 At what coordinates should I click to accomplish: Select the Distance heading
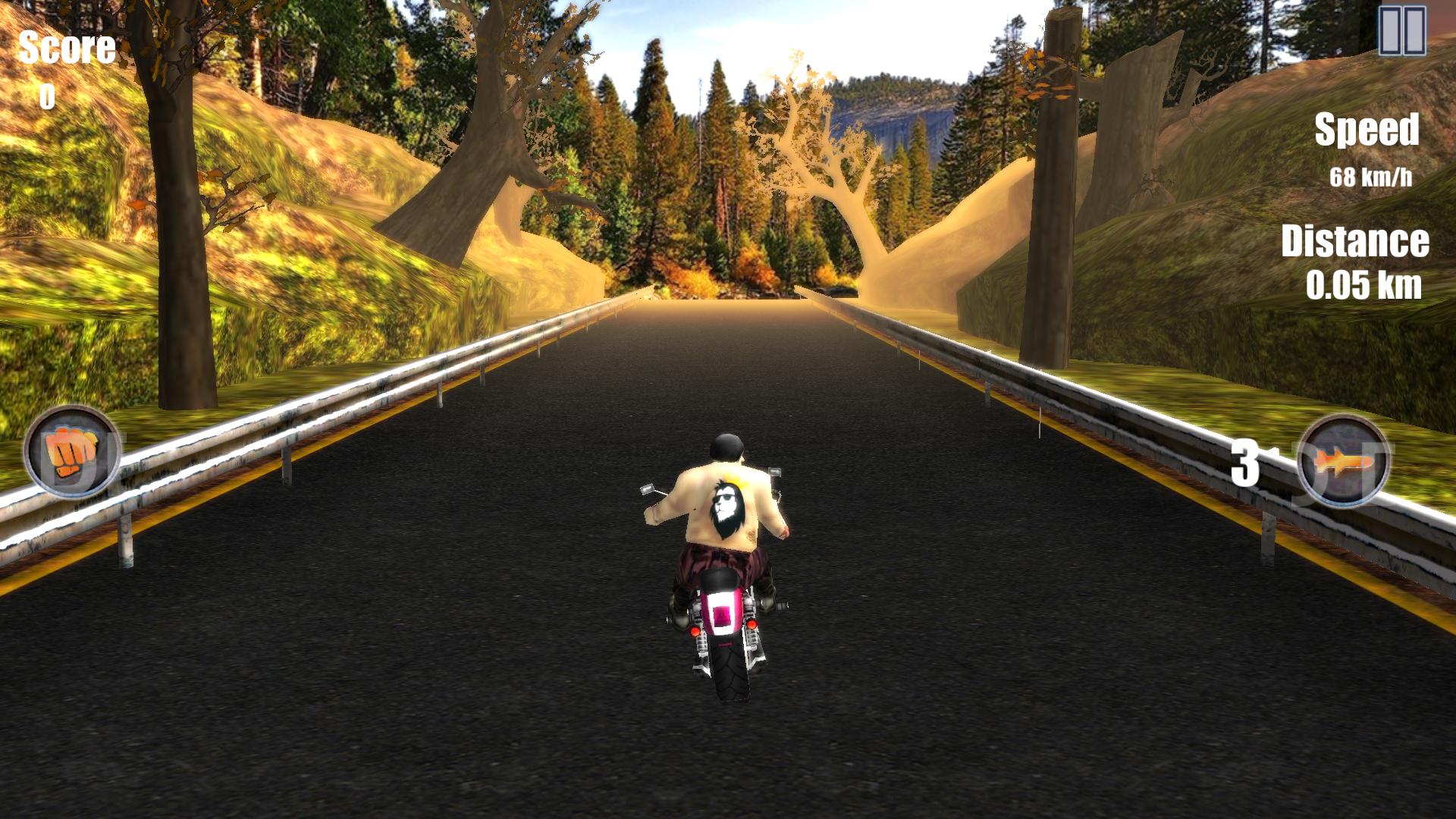(x=1357, y=243)
